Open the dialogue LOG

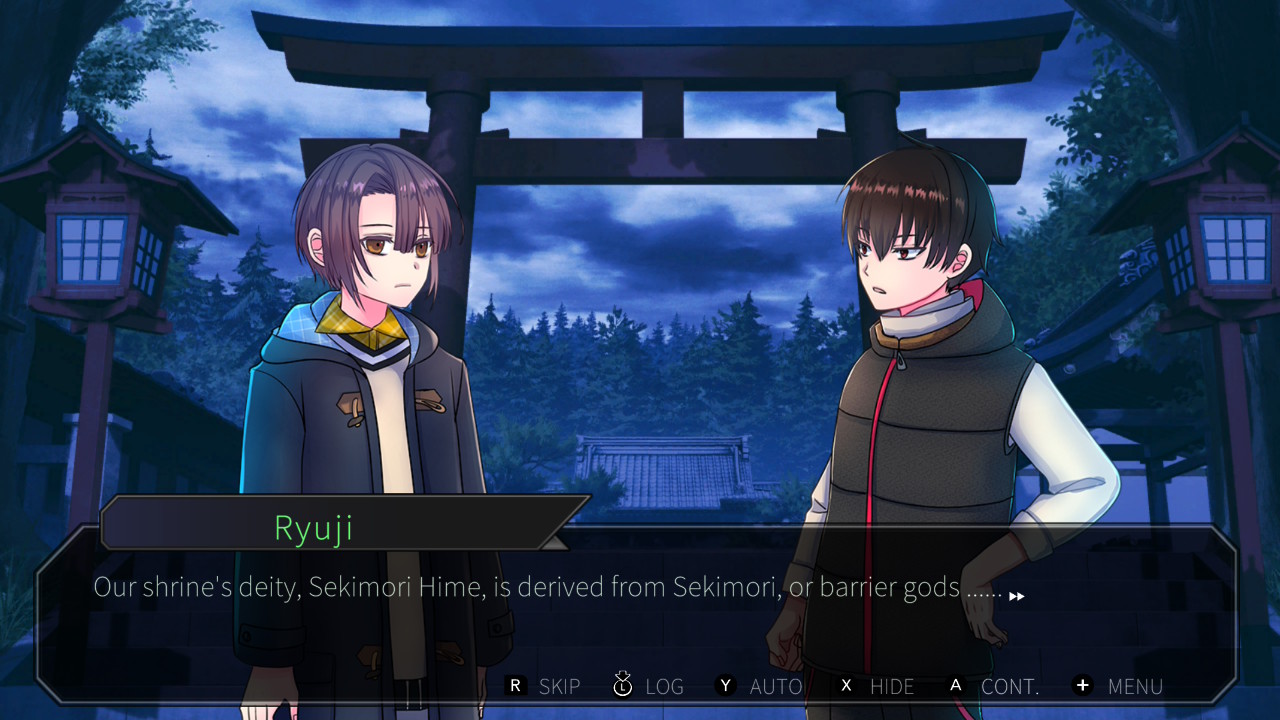[x=648, y=686]
